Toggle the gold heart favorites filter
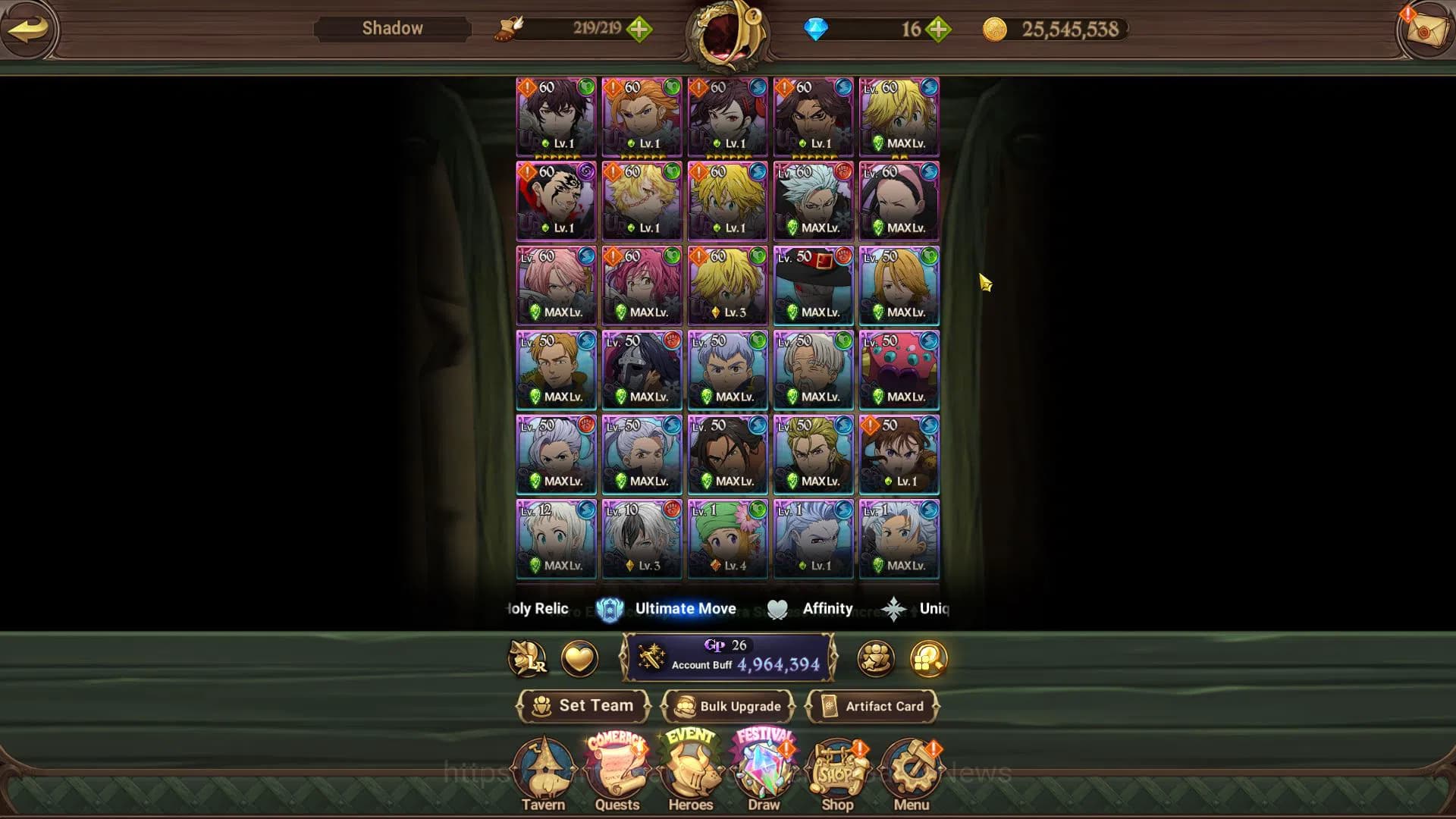This screenshot has width=1456, height=819. click(x=579, y=658)
